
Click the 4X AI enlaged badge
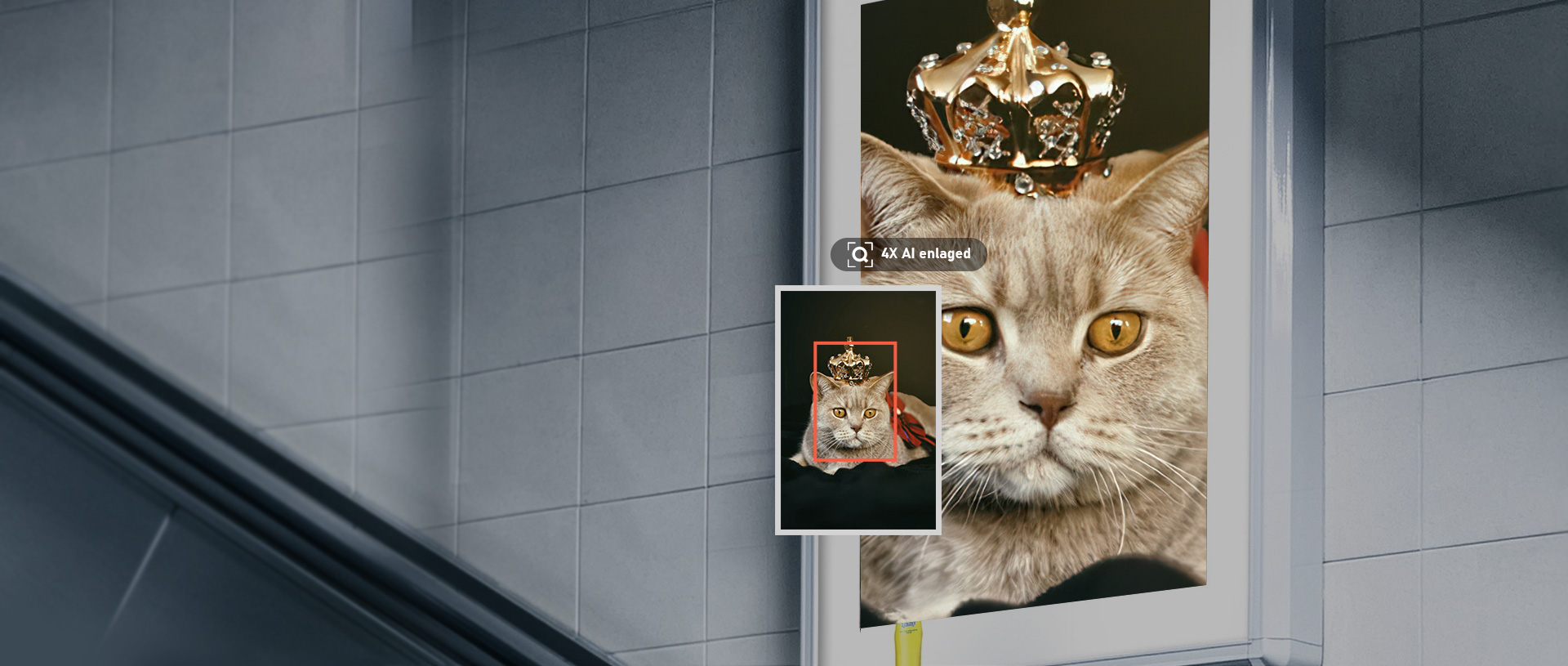coord(908,254)
